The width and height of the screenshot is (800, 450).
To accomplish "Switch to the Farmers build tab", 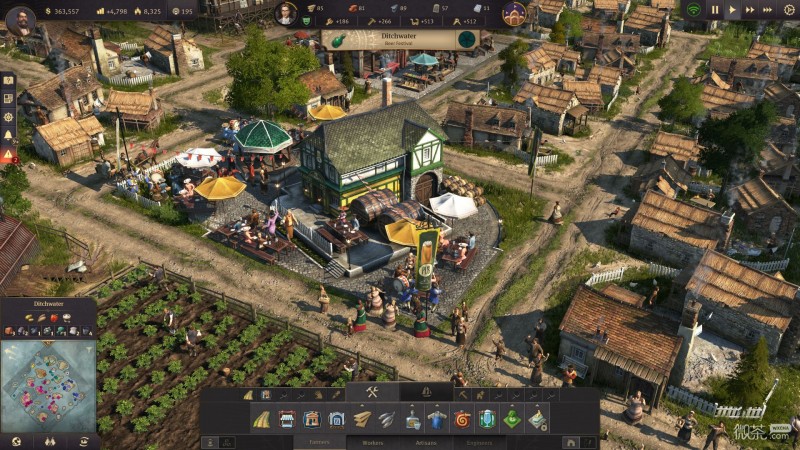I will pos(319,441).
